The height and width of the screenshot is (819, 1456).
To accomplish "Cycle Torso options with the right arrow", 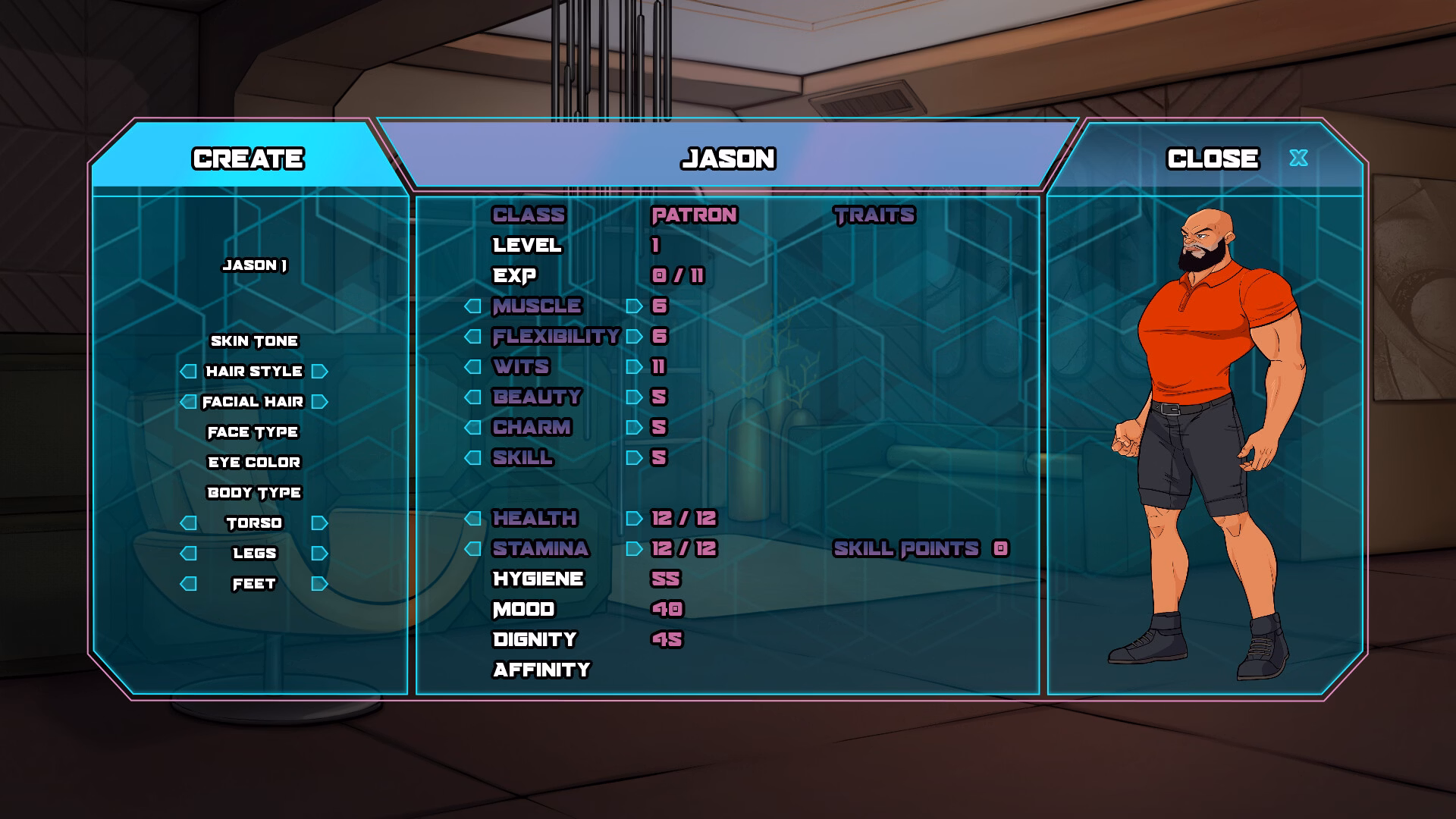I will tap(318, 522).
